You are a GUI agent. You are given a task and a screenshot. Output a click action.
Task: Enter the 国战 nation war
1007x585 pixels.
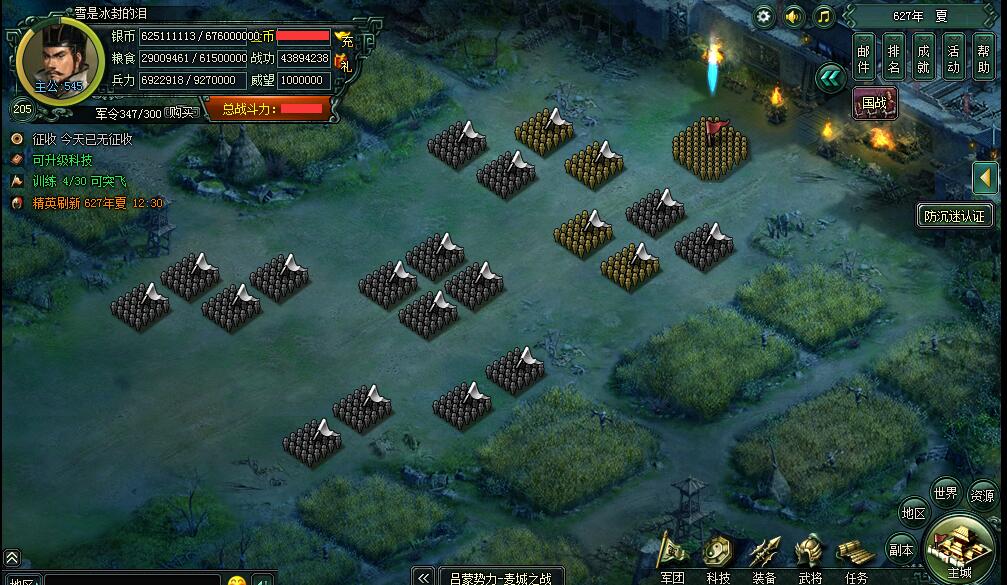point(874,102)
